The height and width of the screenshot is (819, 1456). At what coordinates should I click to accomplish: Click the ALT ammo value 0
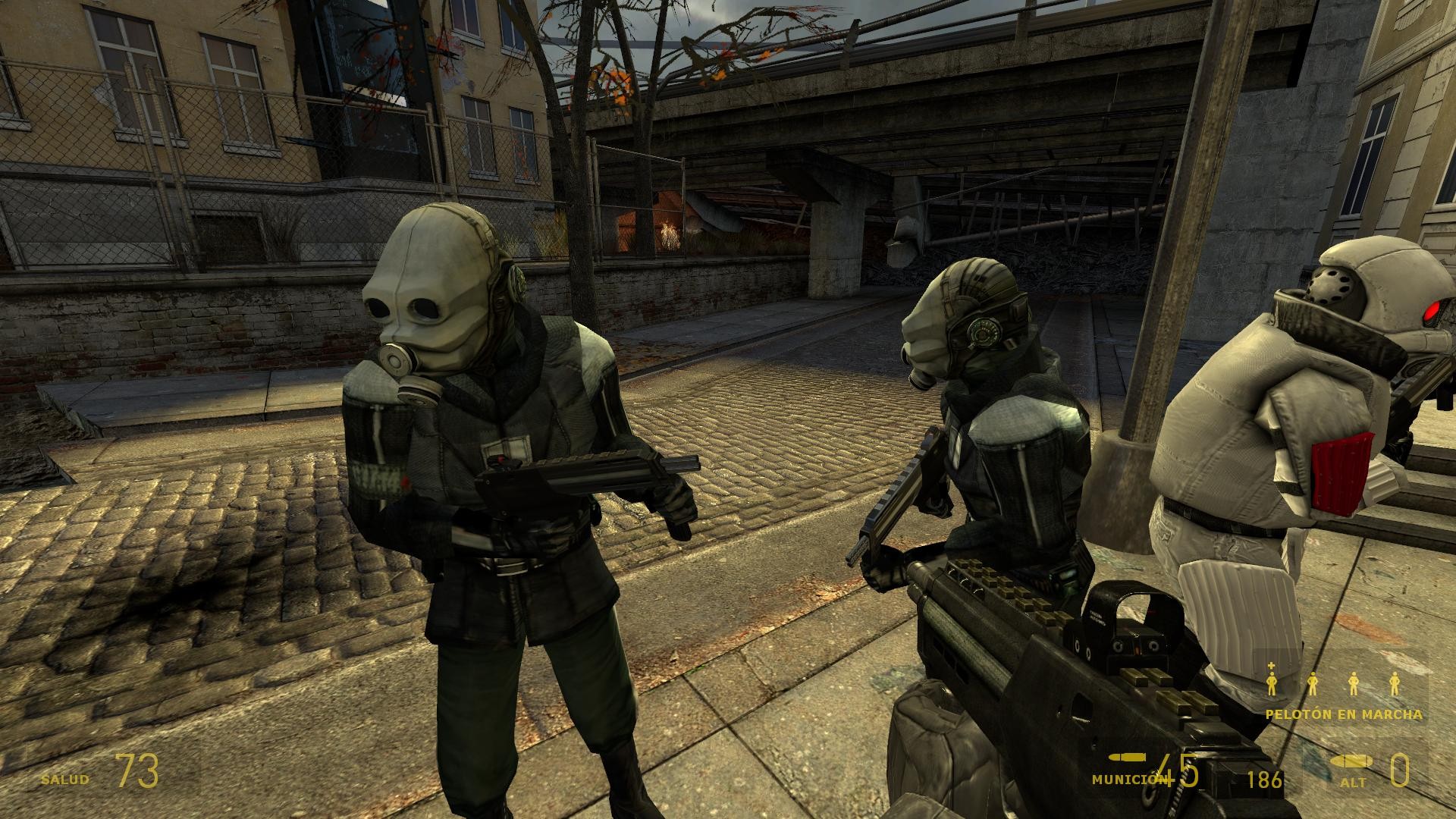click(x=1399, y=773)
